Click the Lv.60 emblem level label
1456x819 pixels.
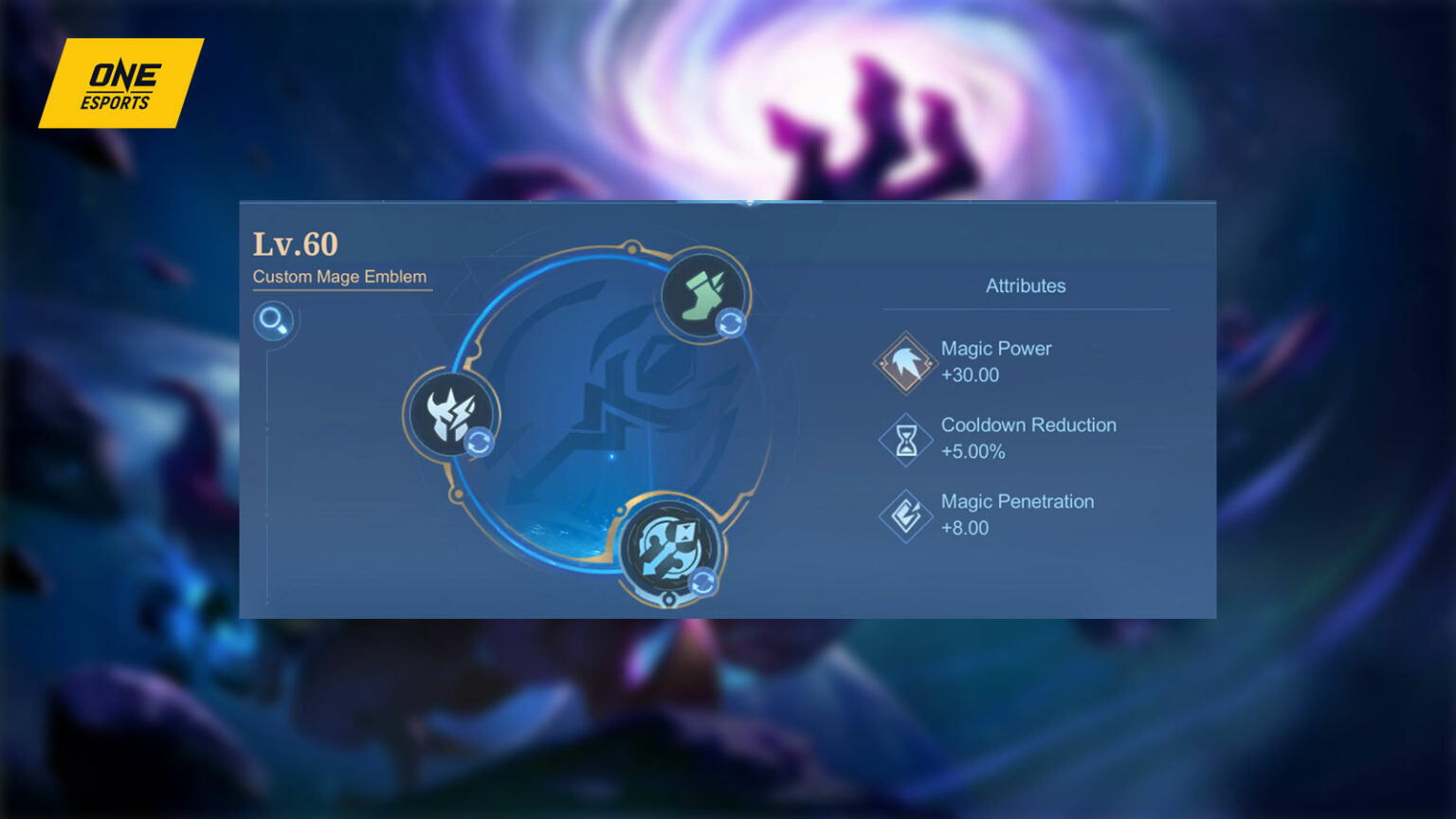[x=296, y=244]
